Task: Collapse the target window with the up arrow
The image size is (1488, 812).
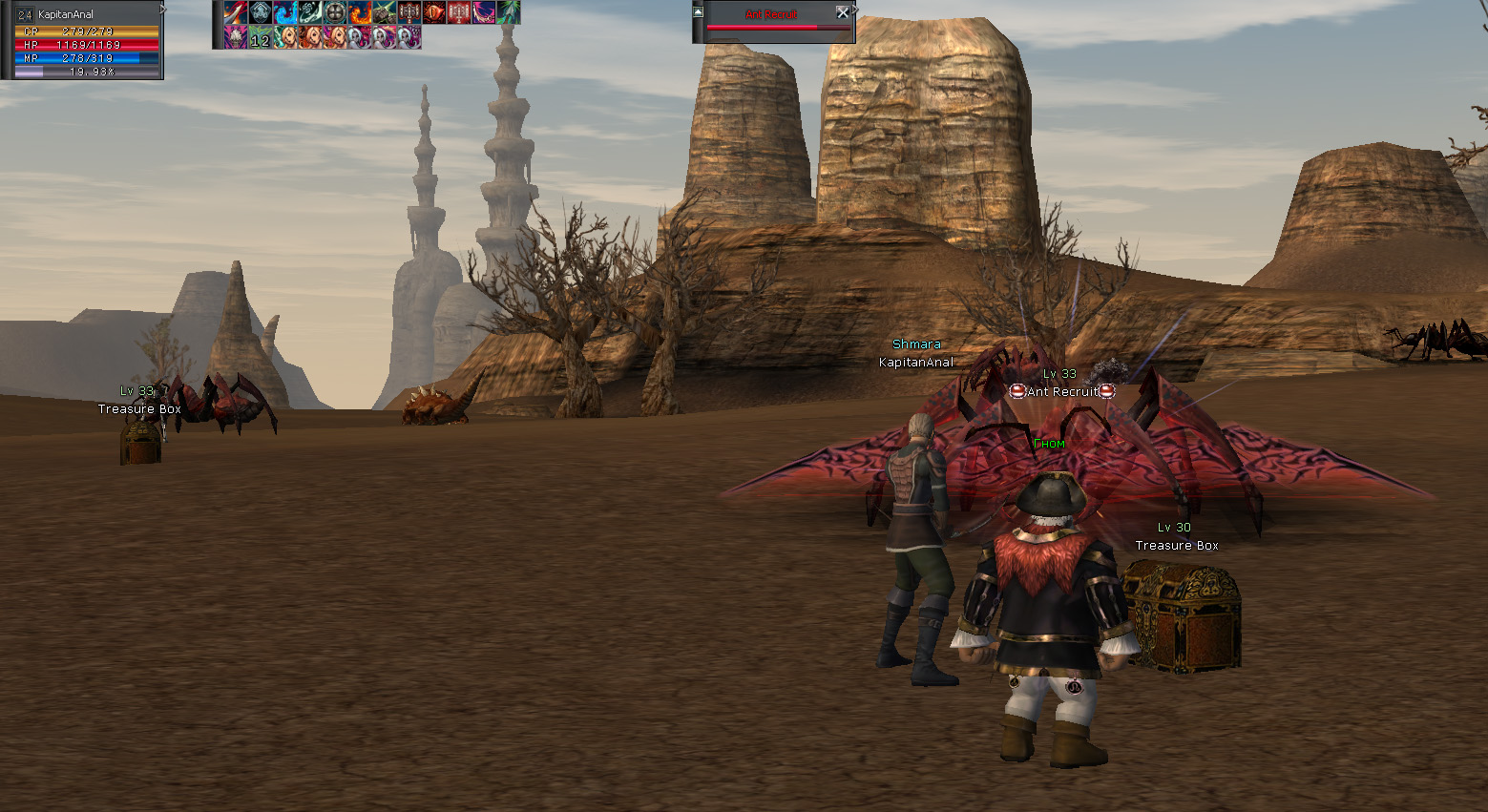Action: (698, 12)
